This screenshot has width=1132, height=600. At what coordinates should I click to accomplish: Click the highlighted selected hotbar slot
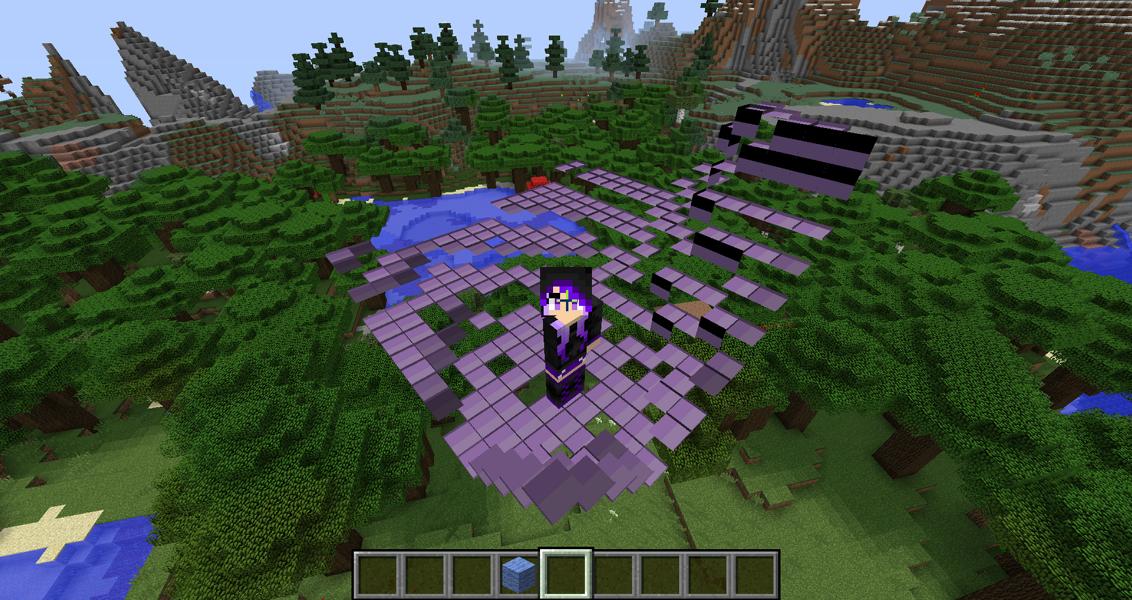(566, 574)
